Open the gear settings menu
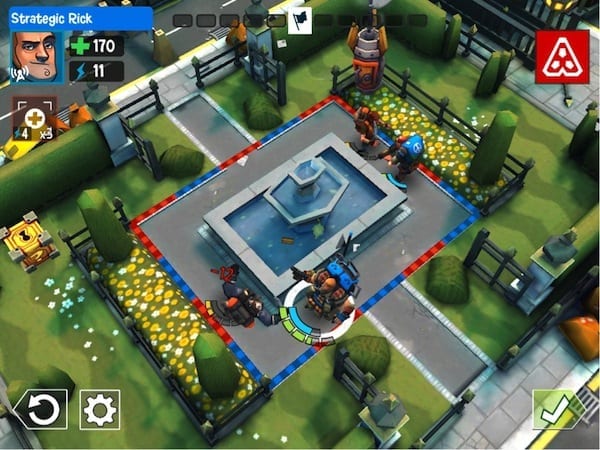This screenshot has height=450, width=600. coord(100,410)
